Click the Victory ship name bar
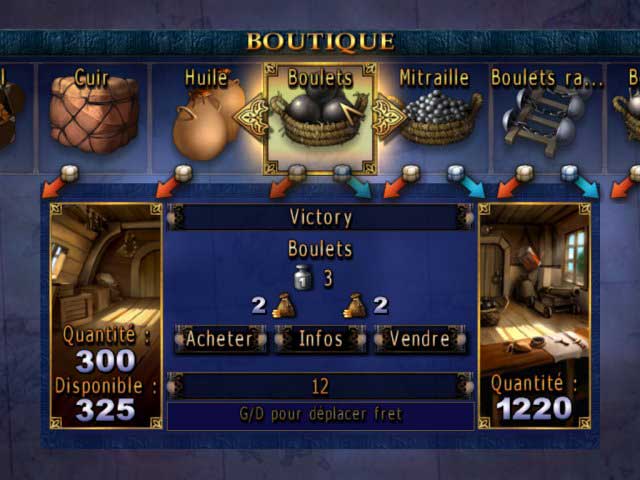This screenshot has width=640, height=480. click(320, 217)
